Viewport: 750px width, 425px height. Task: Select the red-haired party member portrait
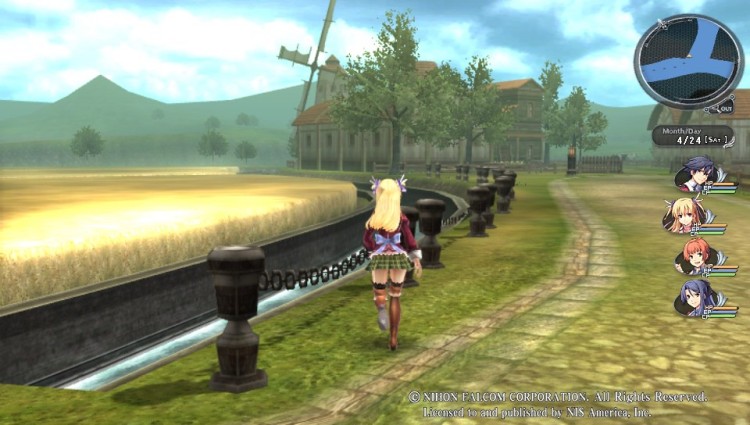pos(692,257)
